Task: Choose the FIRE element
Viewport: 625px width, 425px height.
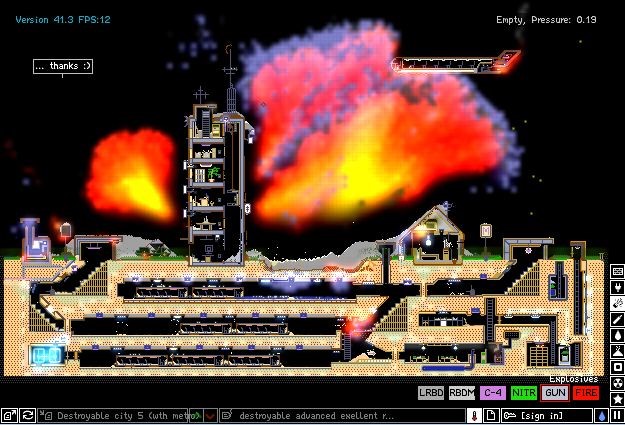Action: pyautogui.click(x=586, y=393)
